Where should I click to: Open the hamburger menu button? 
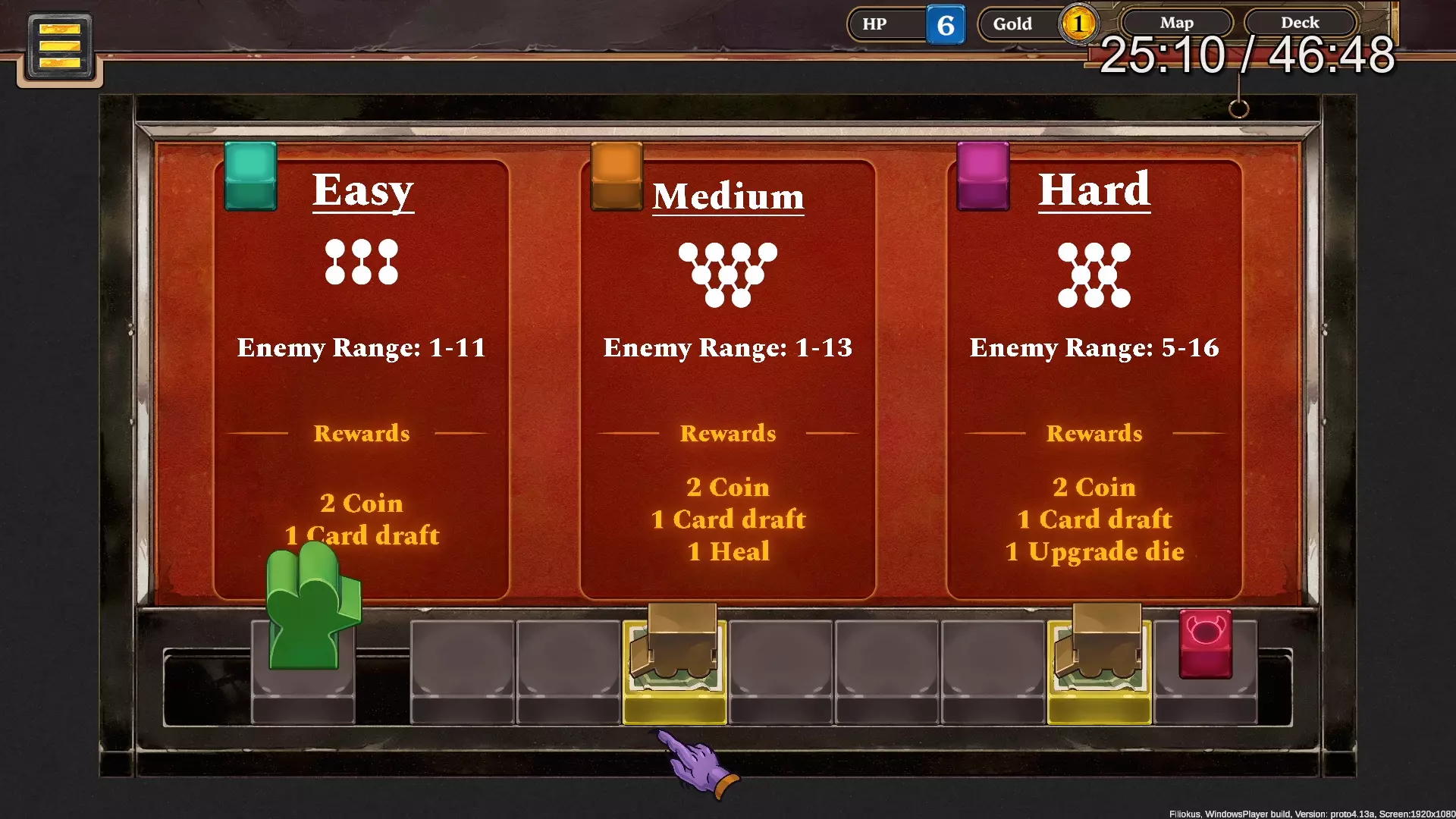[60, 46]
